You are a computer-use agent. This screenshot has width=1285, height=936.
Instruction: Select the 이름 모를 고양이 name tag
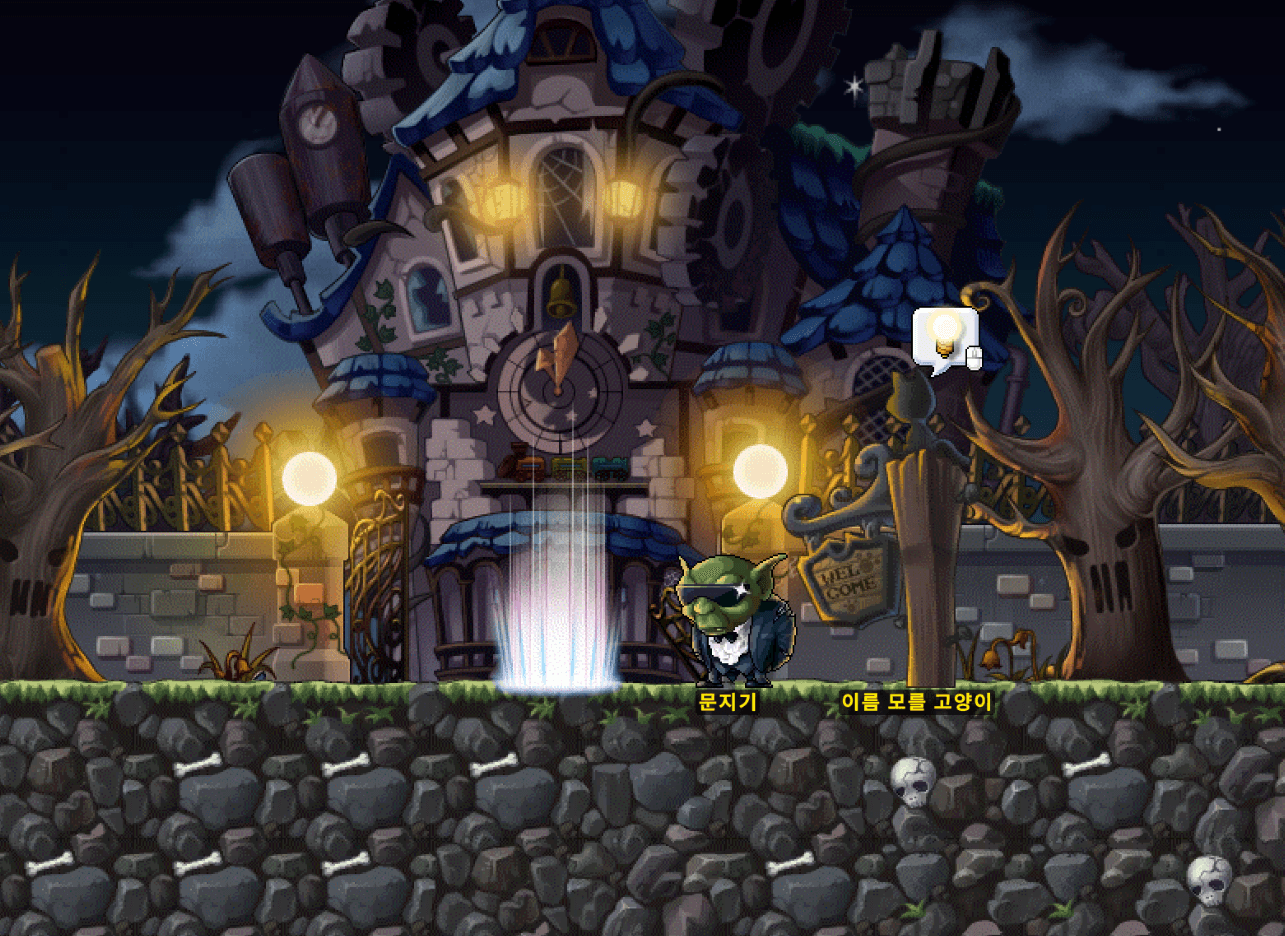916,702
